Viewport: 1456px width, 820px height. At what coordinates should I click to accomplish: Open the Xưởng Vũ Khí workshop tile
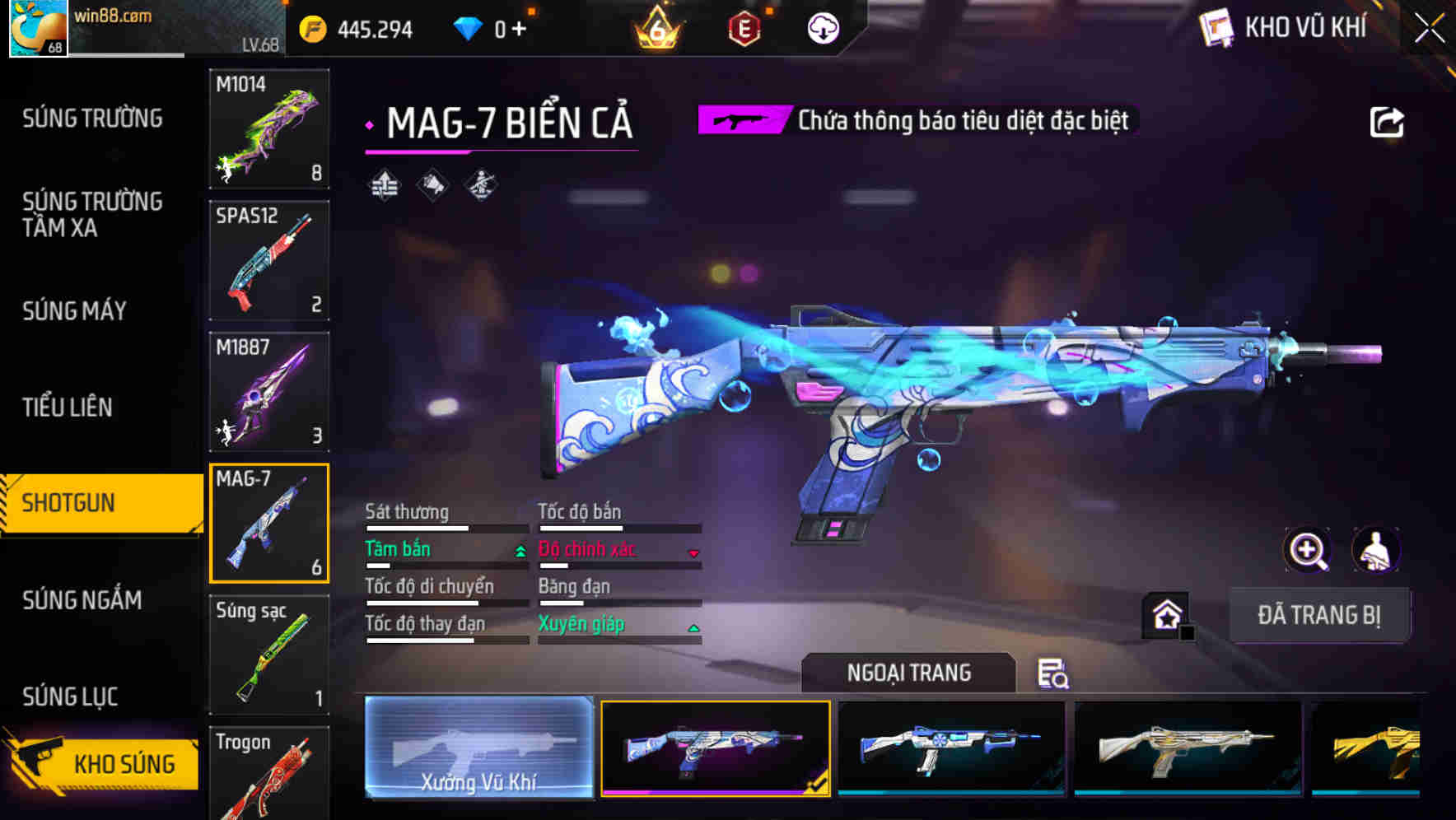tap(478, 748)
